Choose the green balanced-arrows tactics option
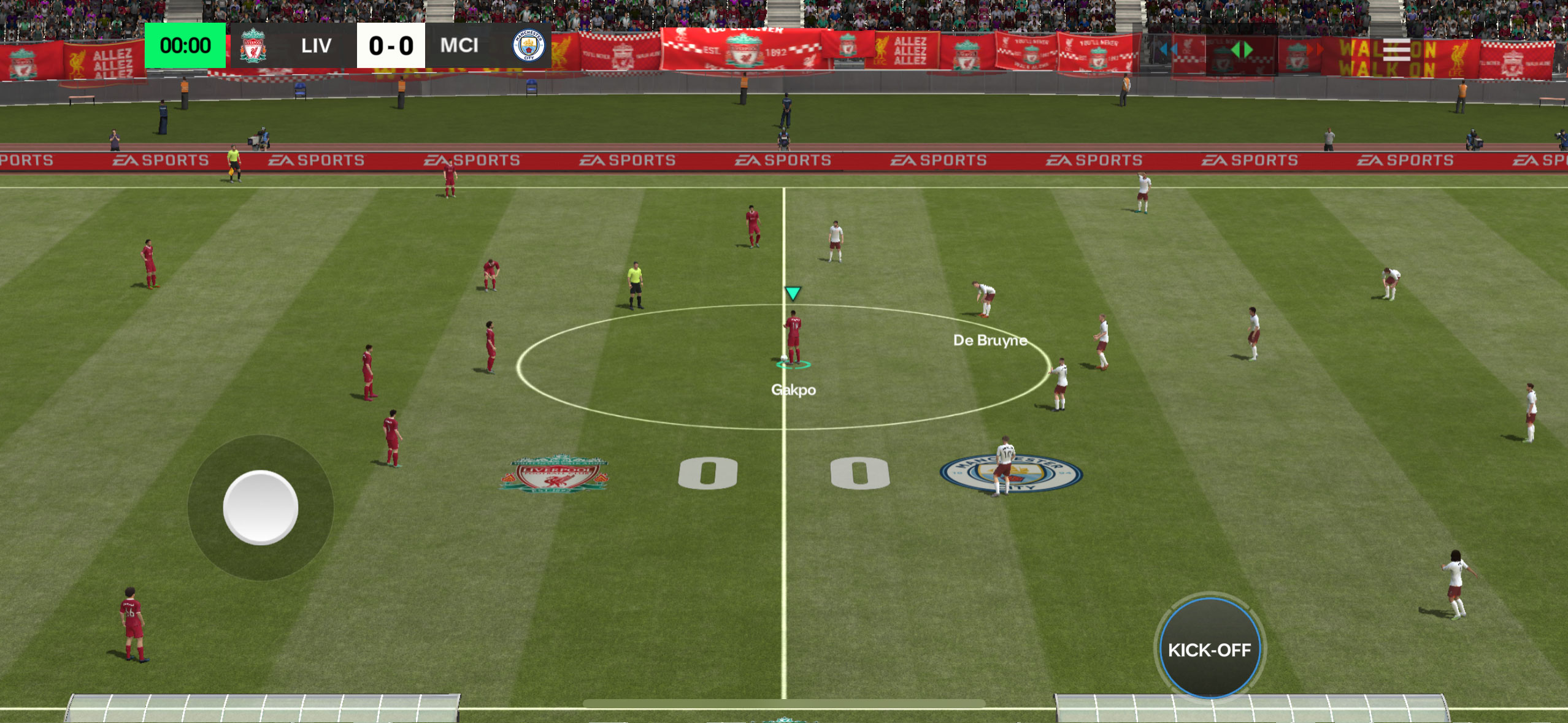 pyautogui.click(x=1241, y=50)
